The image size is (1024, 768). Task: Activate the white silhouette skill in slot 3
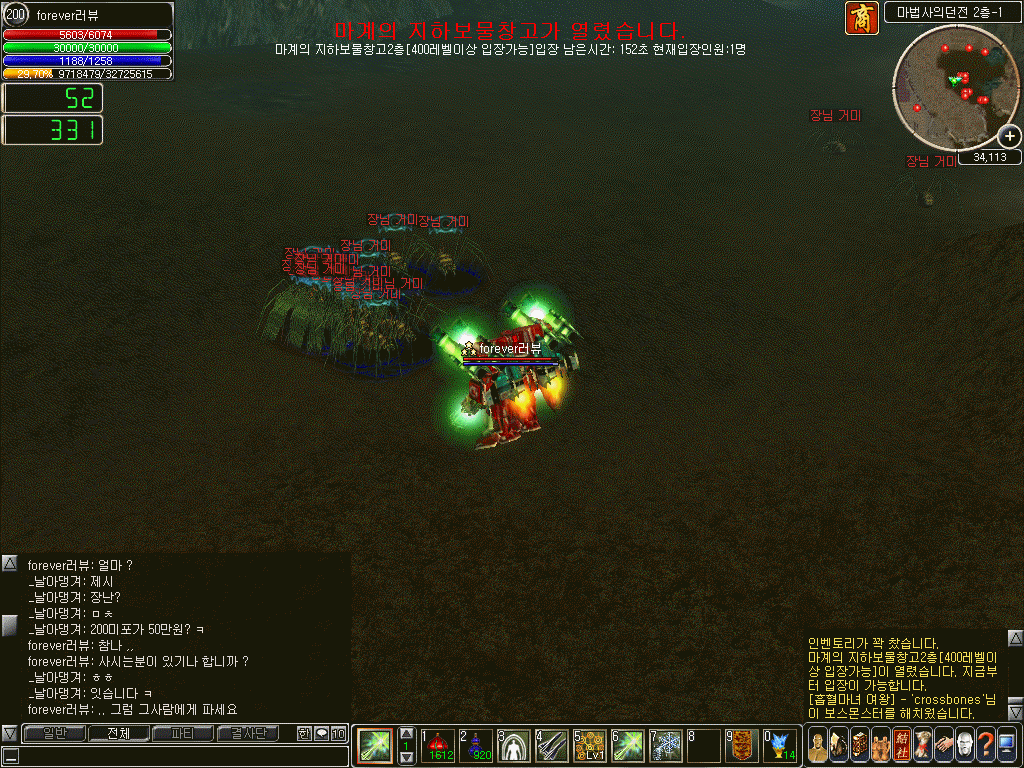click(x=515, y=745)
